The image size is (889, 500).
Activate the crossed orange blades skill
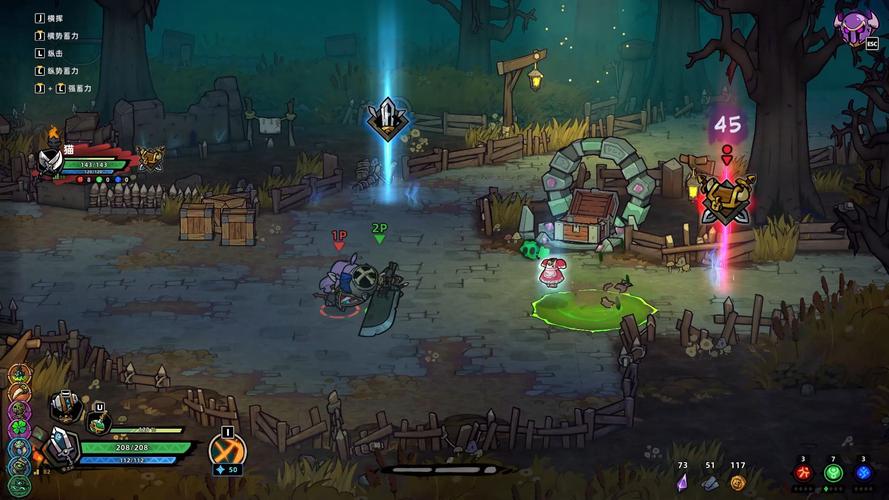click(227, 450)
